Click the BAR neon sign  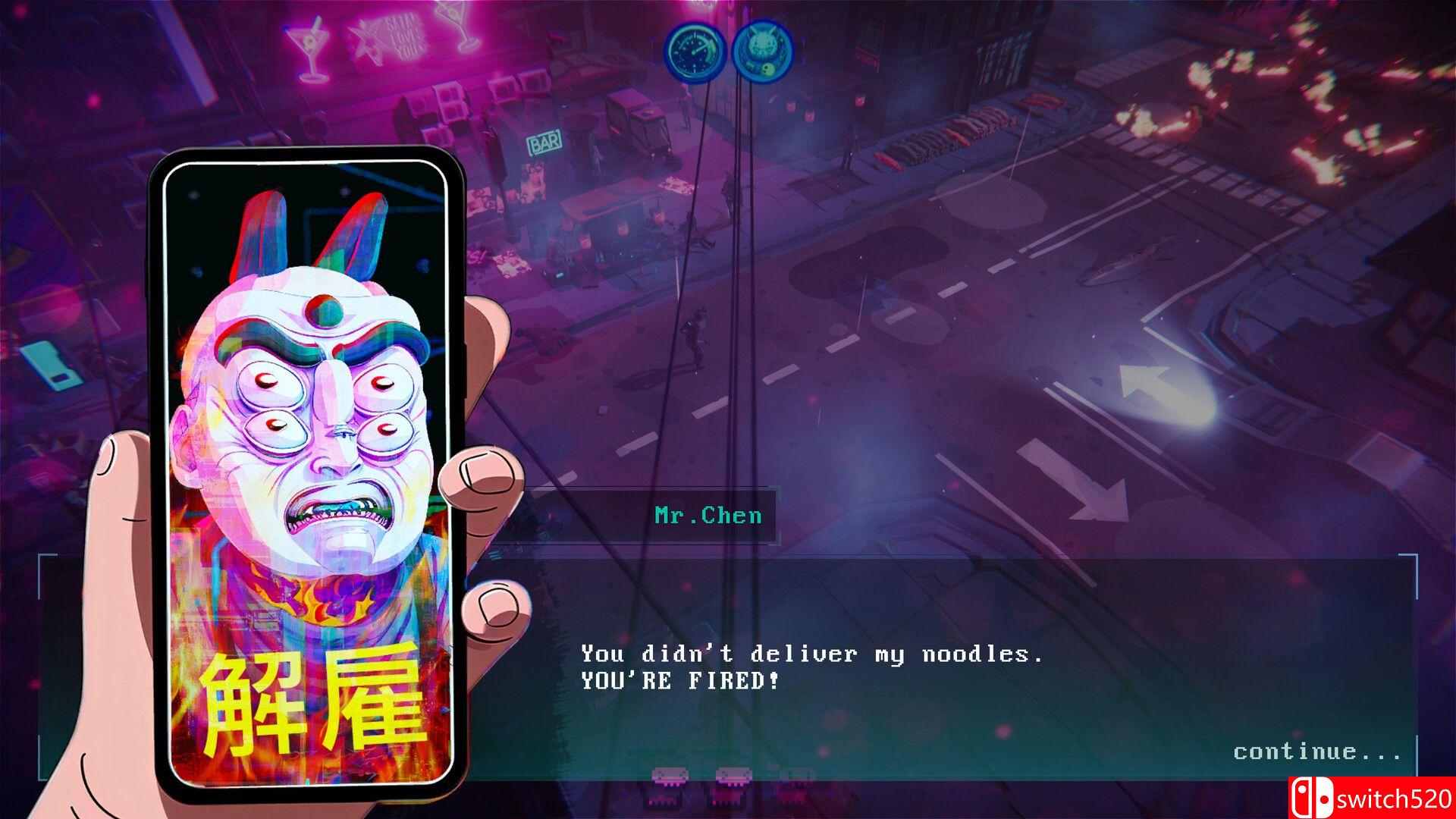544,140
